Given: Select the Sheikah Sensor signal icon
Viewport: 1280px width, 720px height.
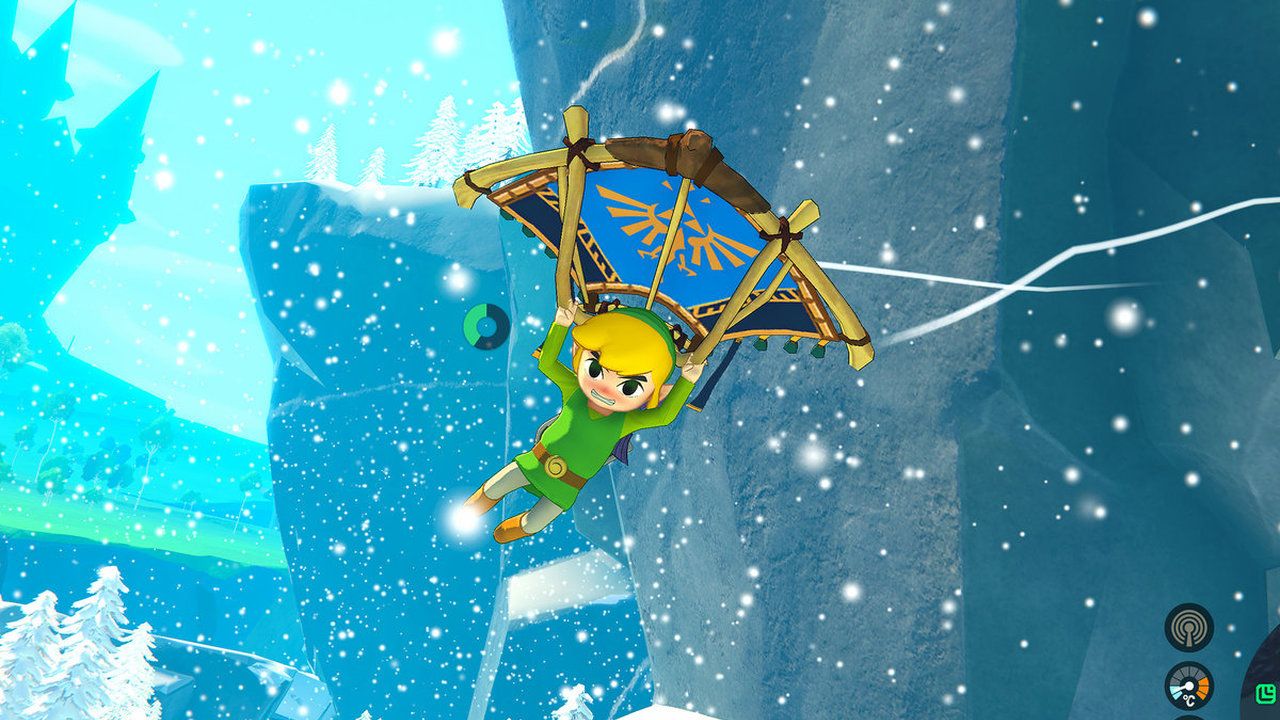Looking at the screenshot, I should pyautogui.click(x=1189, y=627).
